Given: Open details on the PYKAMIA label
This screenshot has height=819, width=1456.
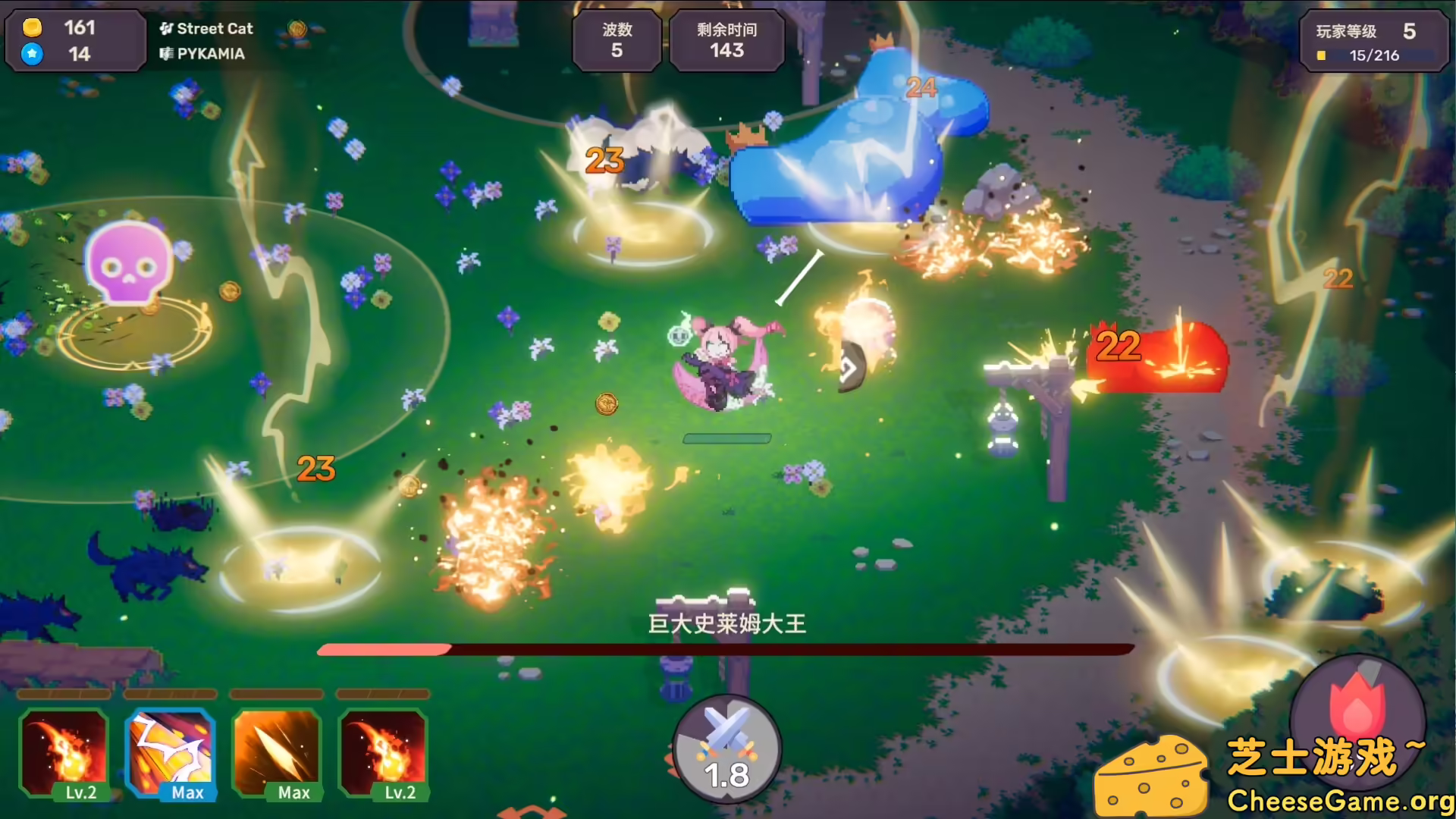Looking at the screenshot, I should [x=209, y=54].
